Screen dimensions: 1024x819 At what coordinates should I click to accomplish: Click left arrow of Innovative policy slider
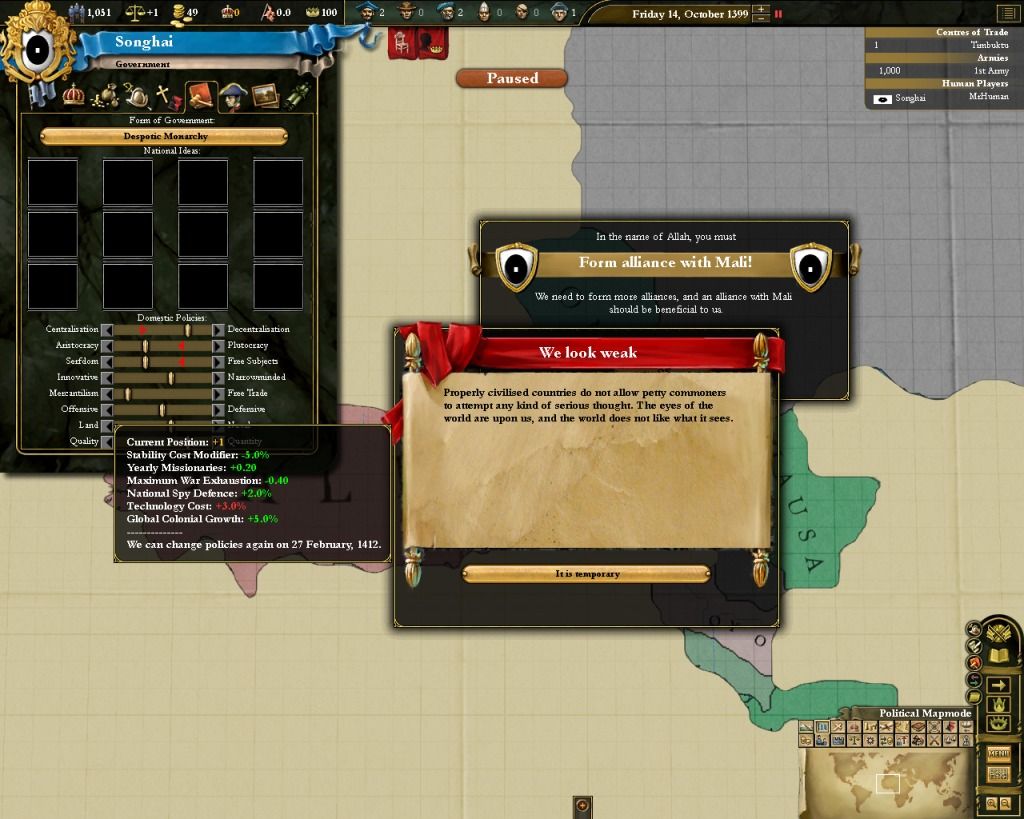tap(107, 378)
